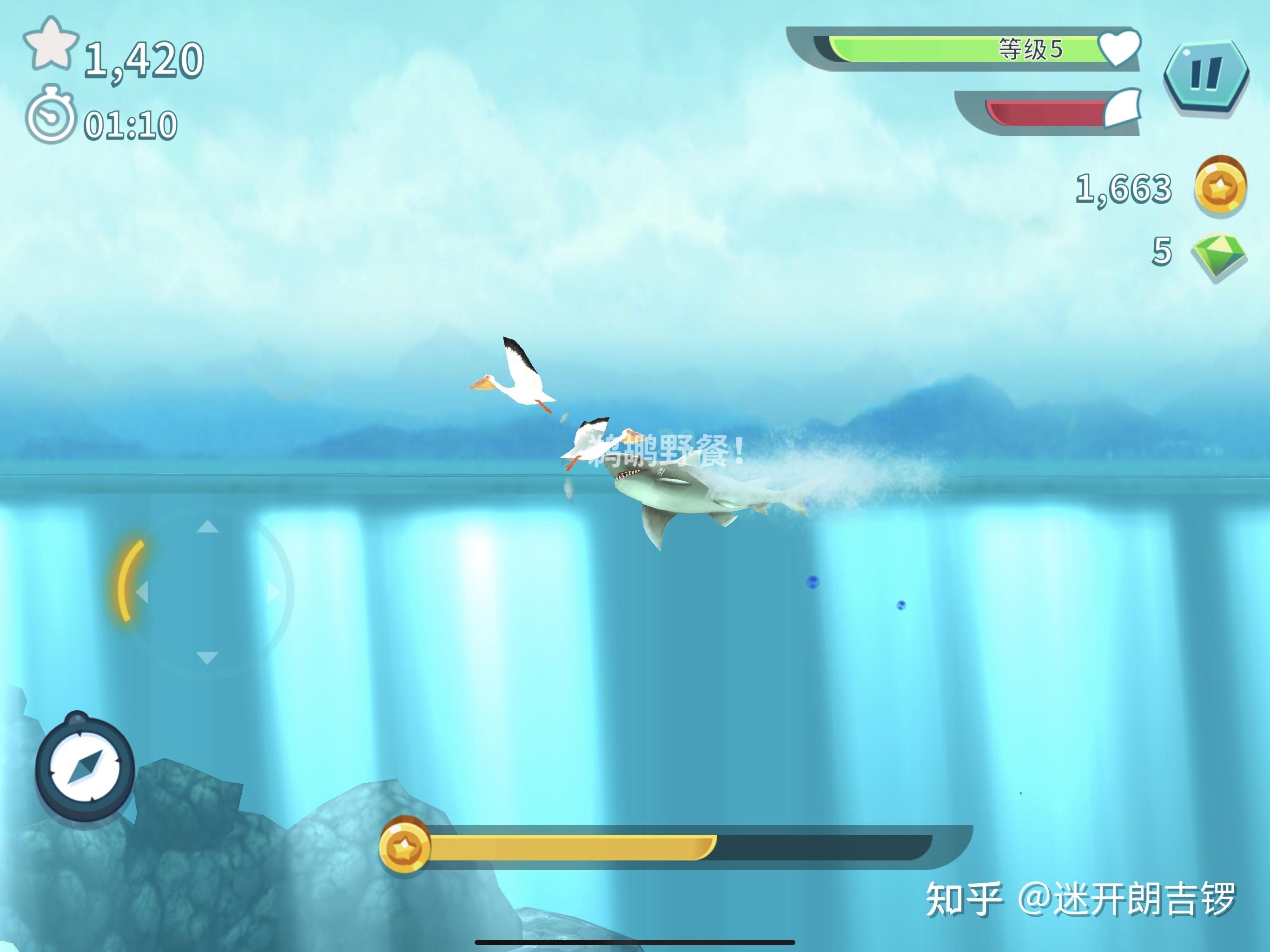Tap the virtual joystick's left arrow
Image resolution: width=1270 pixels, height=952 pixels.
point(141,591)
